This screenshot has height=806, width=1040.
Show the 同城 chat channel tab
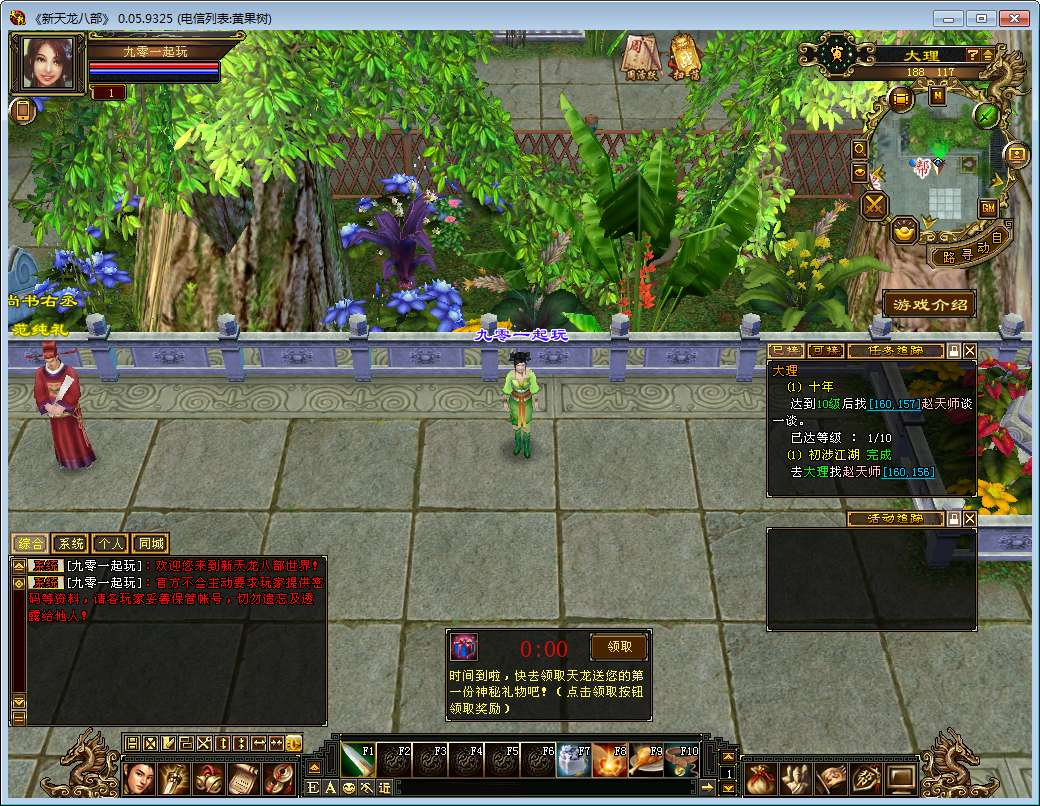(149, 544)
